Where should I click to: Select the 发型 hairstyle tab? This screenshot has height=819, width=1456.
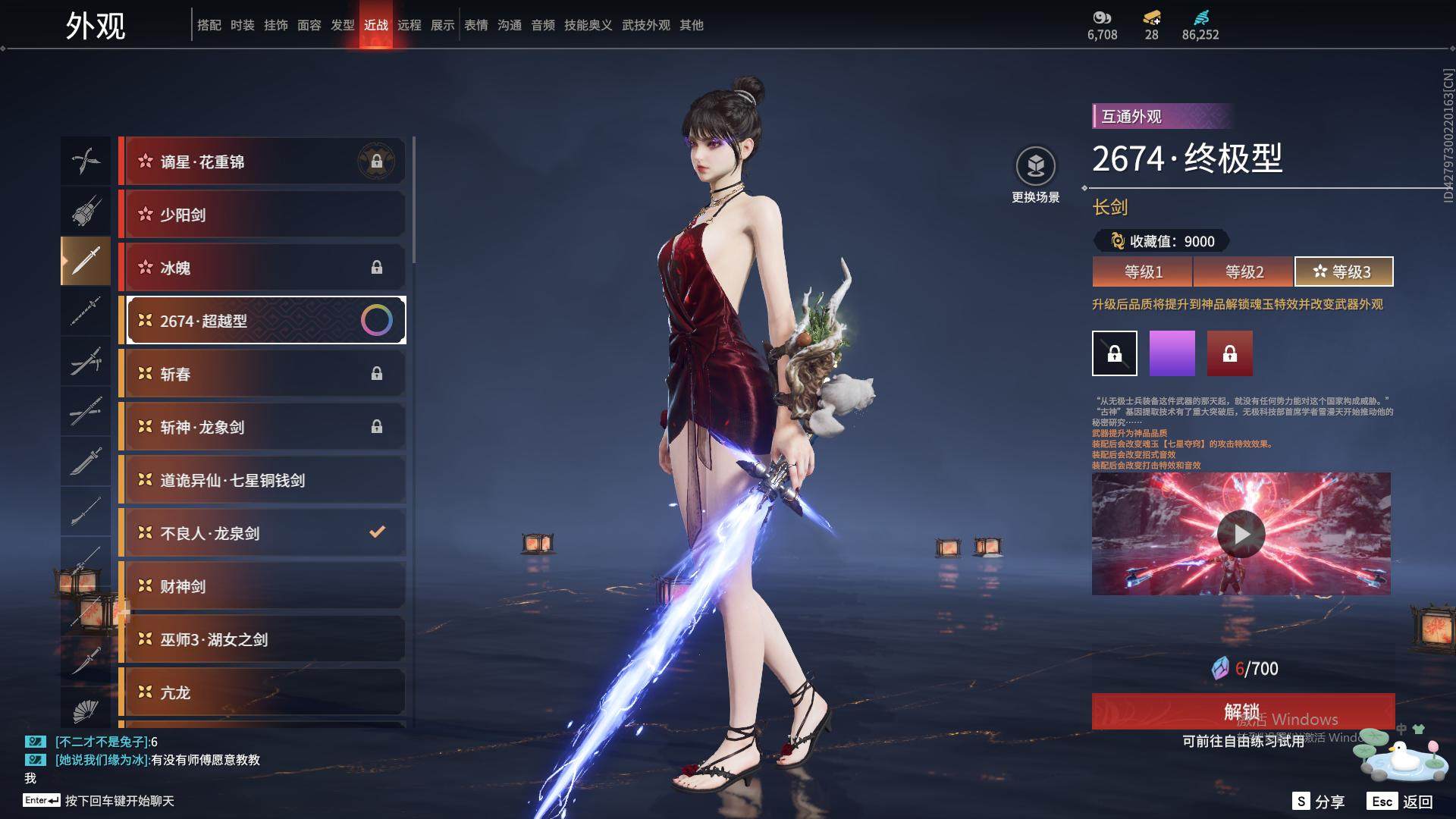(343, 25)
